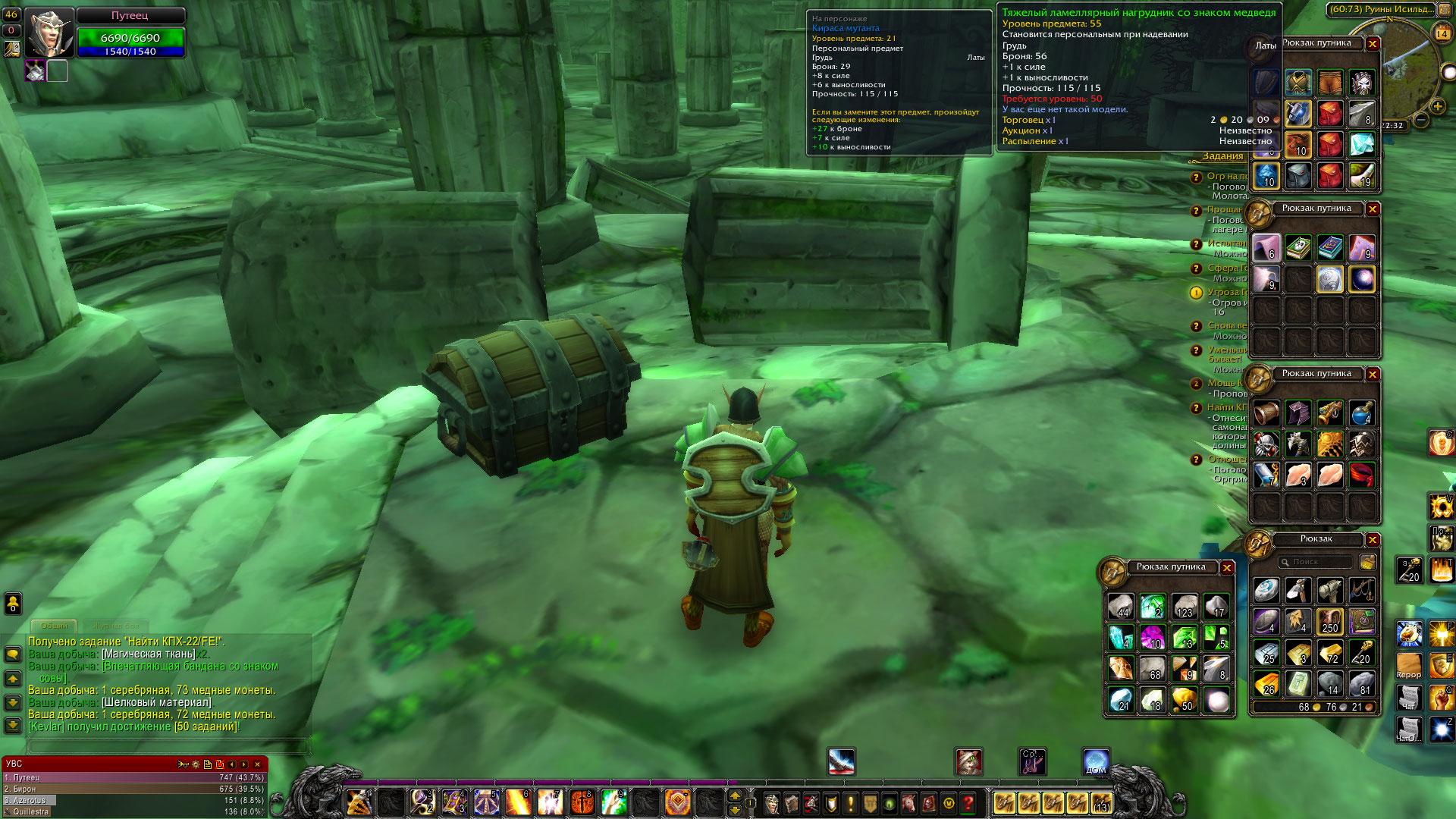Select the Hearthstone in the backpack

[x=1266, y=589]
